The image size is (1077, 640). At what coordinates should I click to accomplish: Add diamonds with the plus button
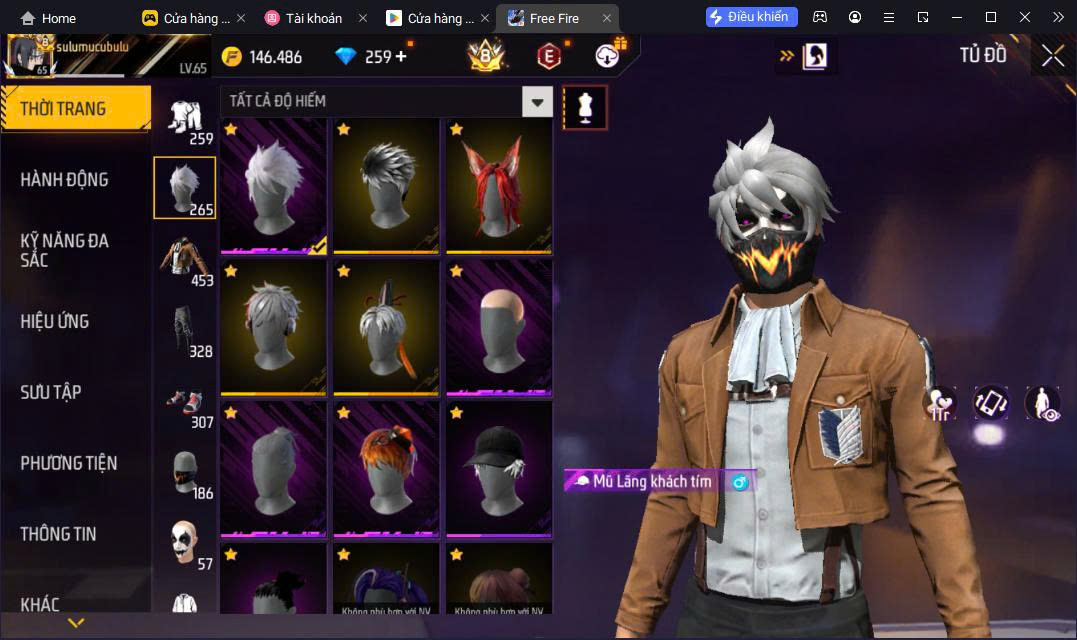(401, 56)
